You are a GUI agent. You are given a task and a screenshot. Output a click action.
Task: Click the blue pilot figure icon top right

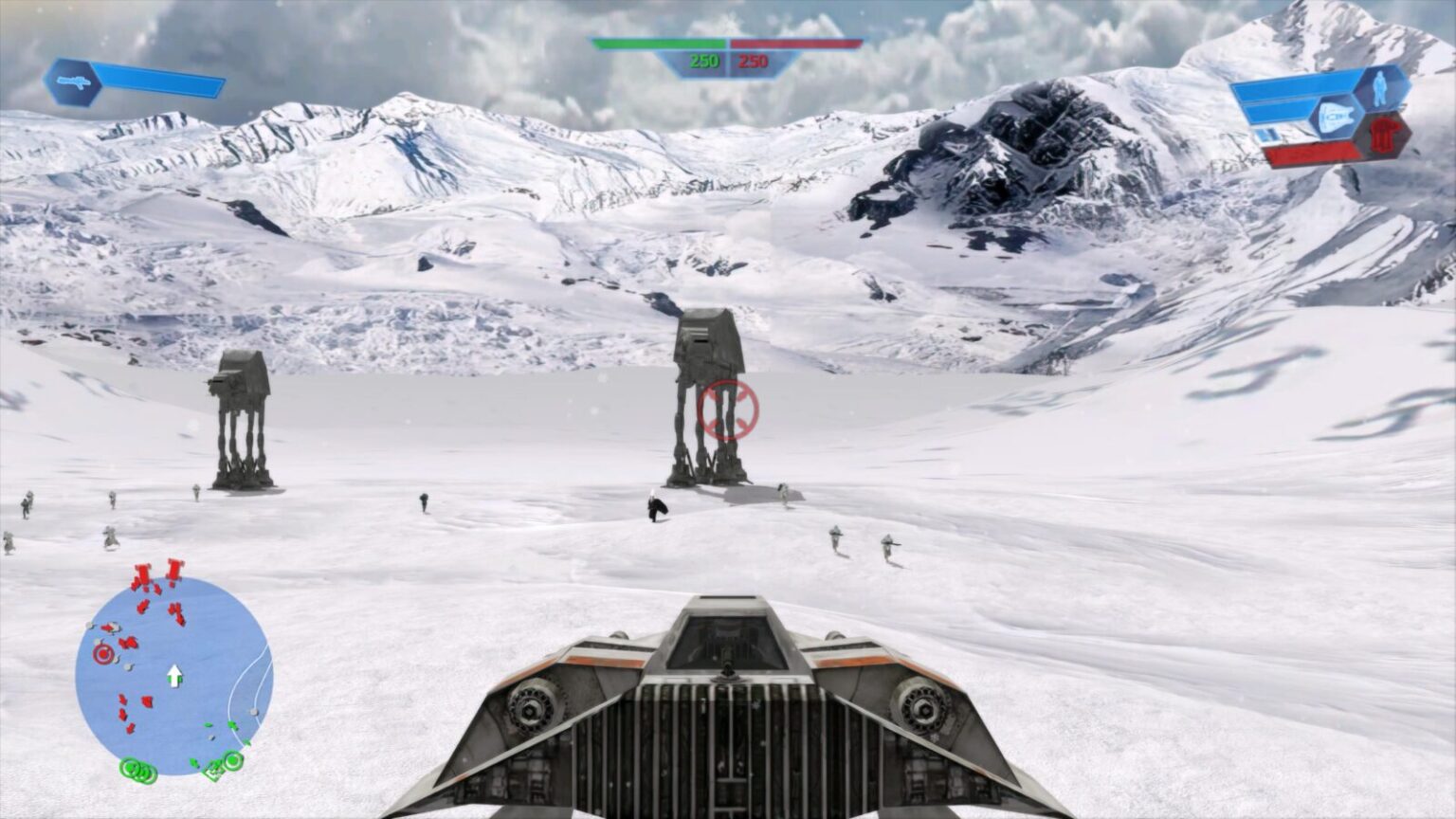(x=1379, y=88)
